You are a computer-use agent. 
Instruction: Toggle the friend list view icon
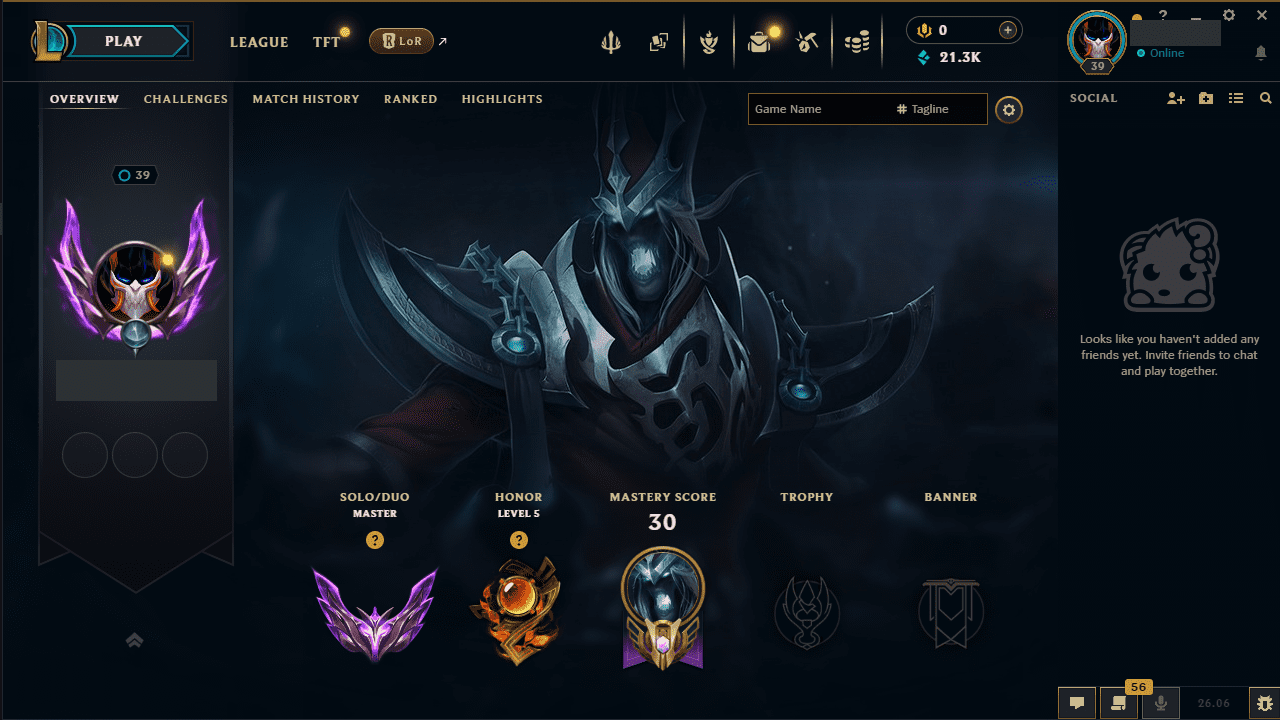(x=1236, y=98)
